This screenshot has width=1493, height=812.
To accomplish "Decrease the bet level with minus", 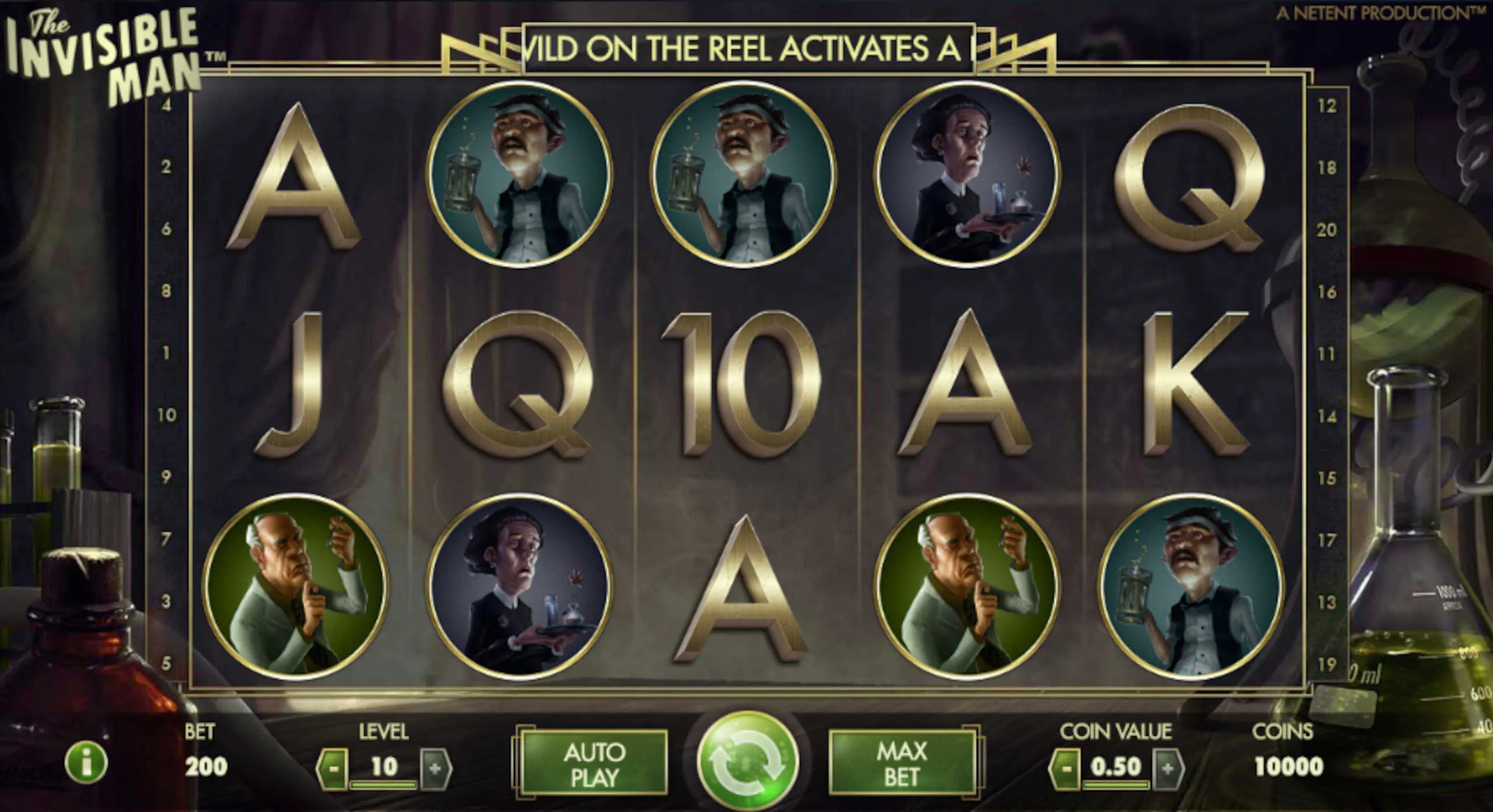I will click(x=333, y=768).
